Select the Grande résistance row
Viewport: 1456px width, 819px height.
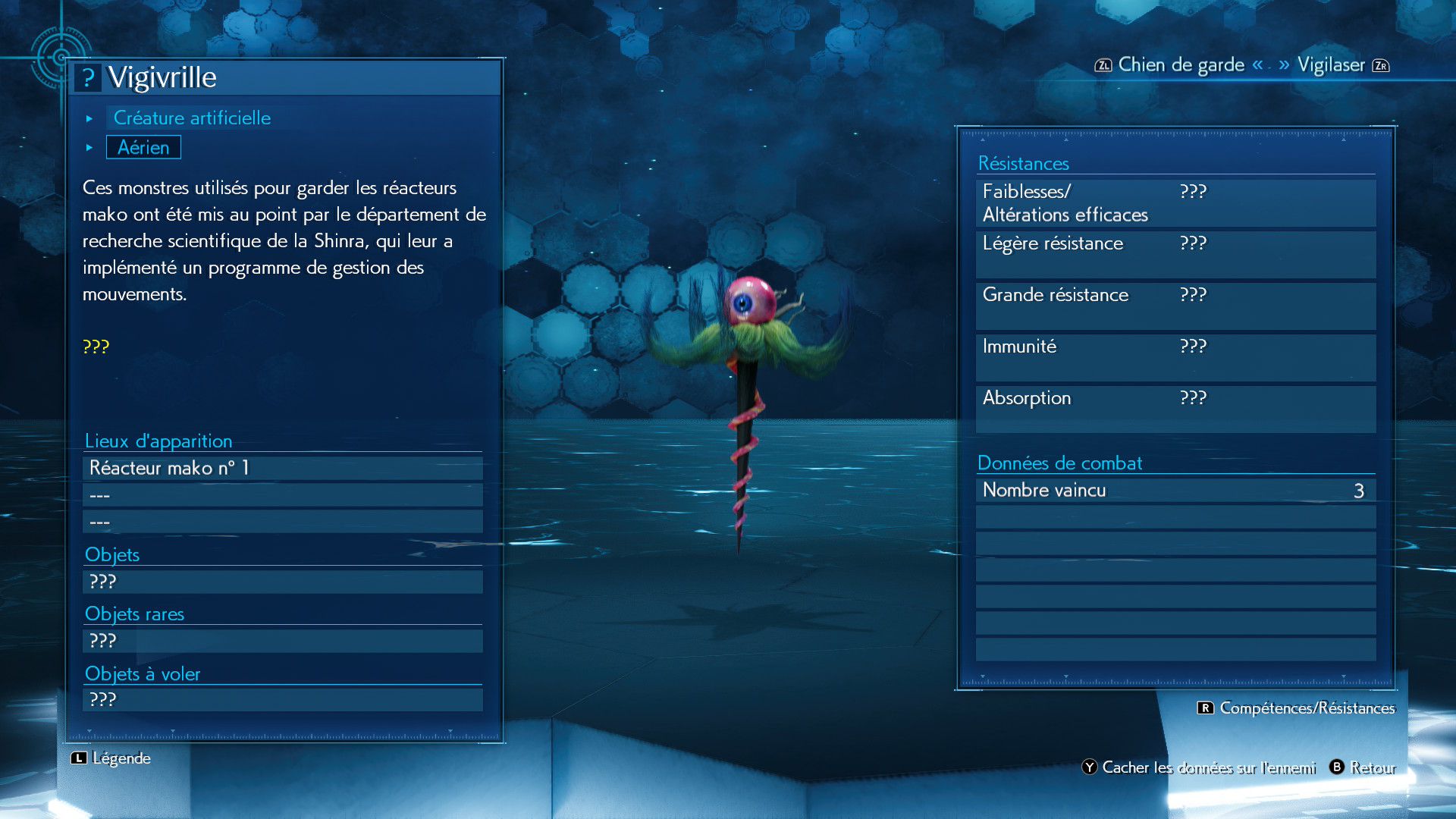[x=1175, y=306]
